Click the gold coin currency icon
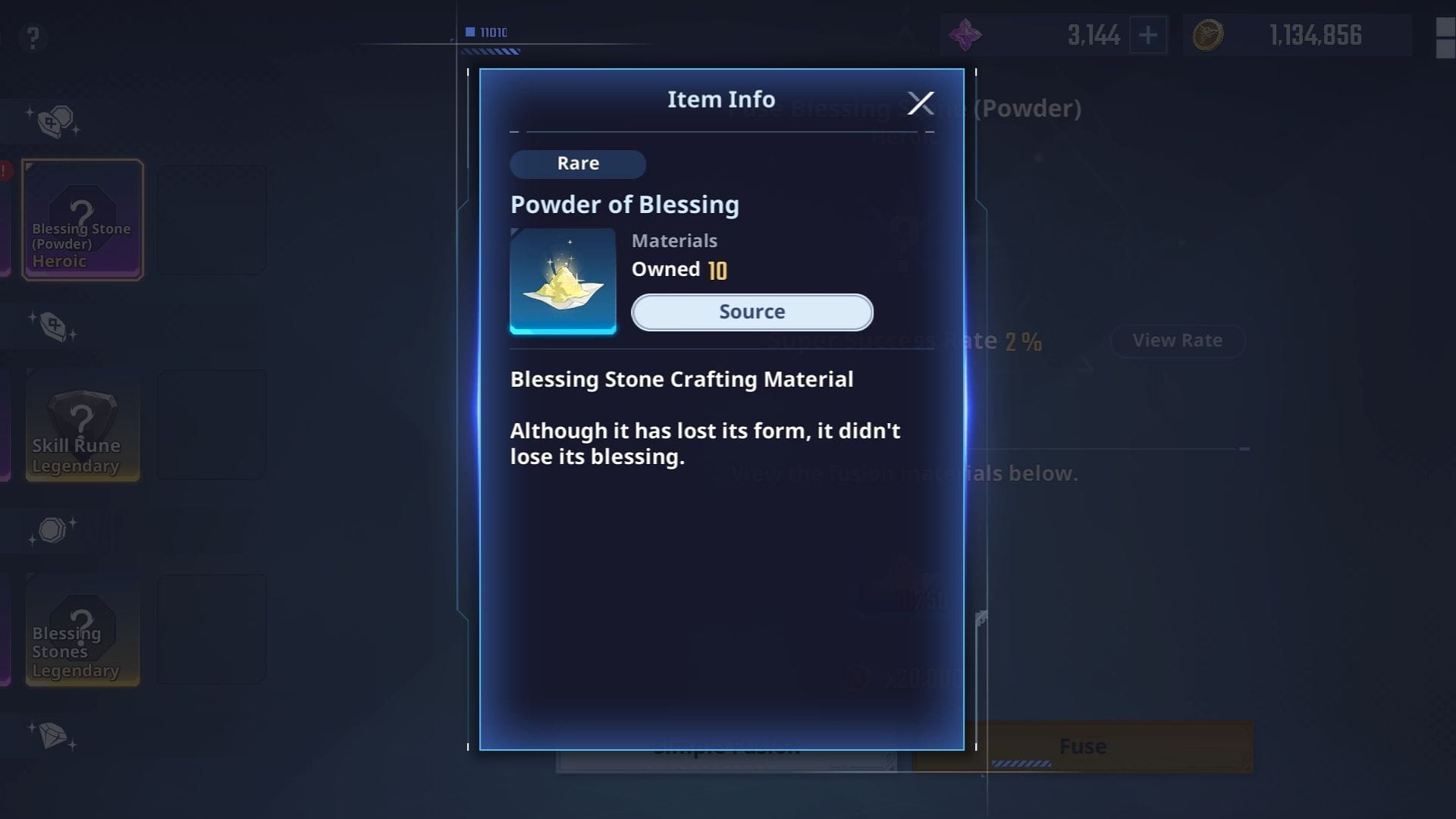Viewport: 1456px width, 819px height. click(x=1209, y=35)
